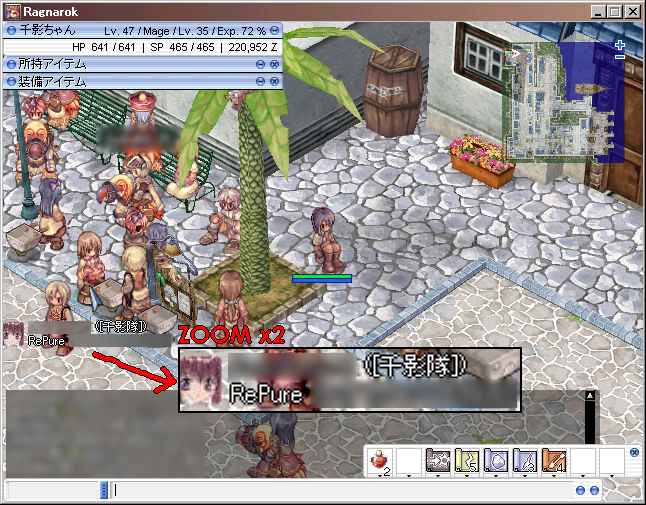Minimize the 装備アイテム equipment window
Image resolution: width=646 pixels, height=505 pixels.
(x=260, y=79)
